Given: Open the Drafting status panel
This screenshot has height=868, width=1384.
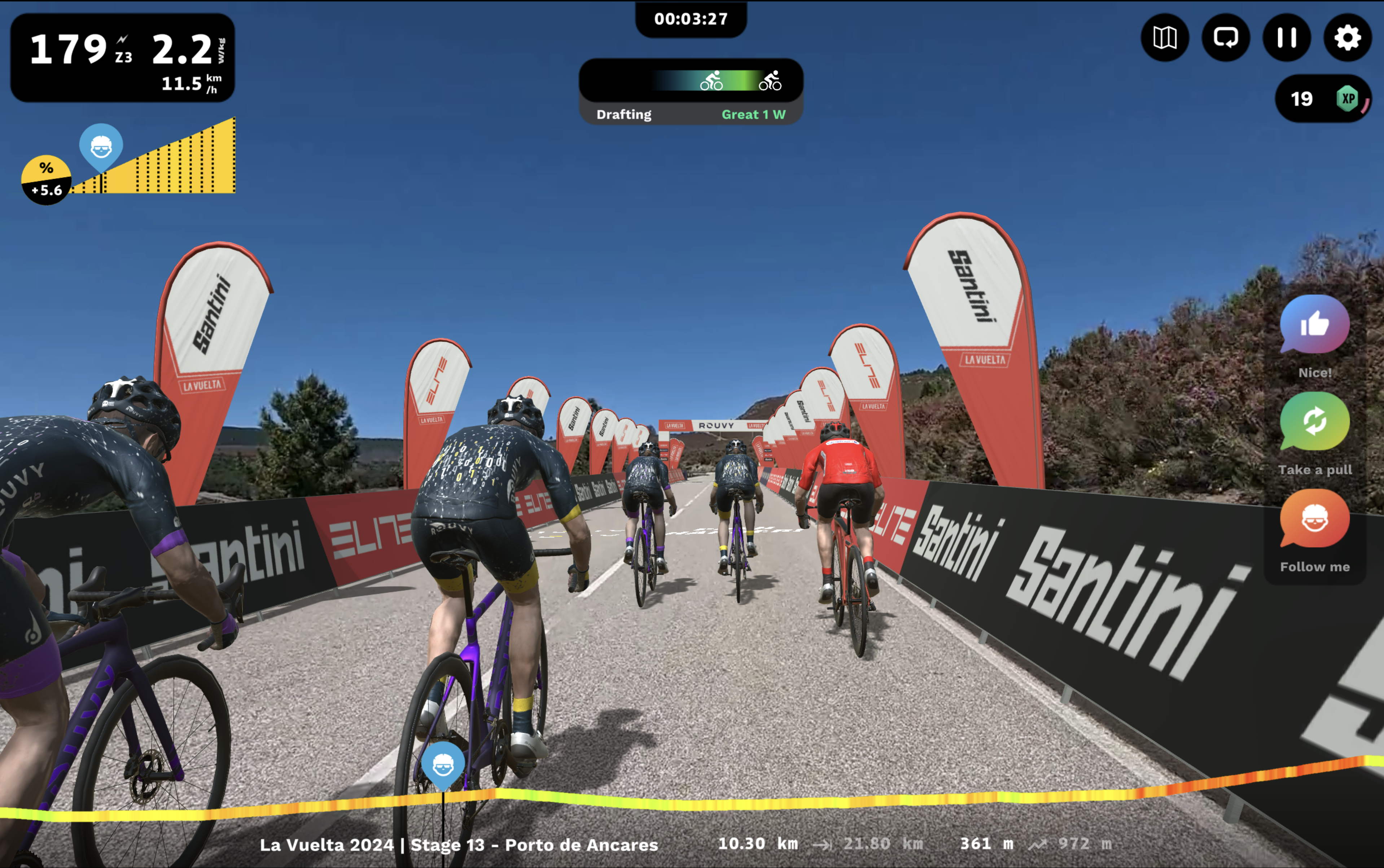Looking at the screenshot, I should 691,92.
